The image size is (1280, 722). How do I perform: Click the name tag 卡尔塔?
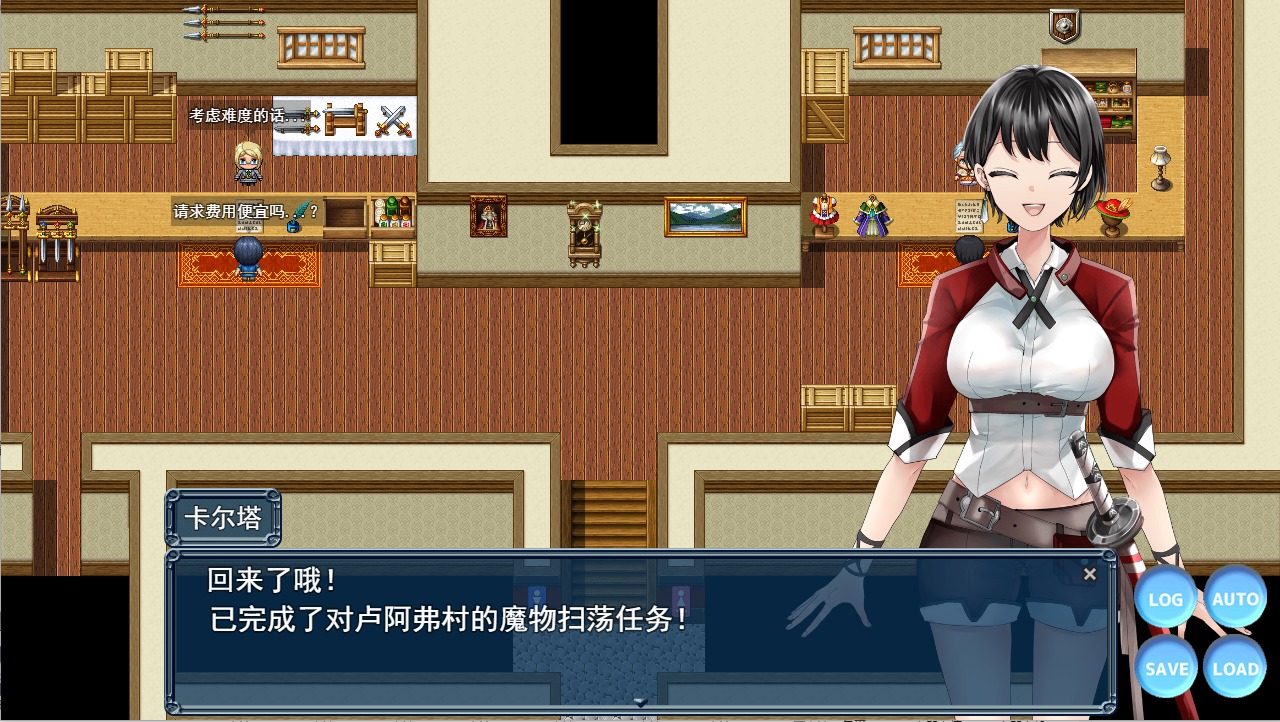click(226, 517)
